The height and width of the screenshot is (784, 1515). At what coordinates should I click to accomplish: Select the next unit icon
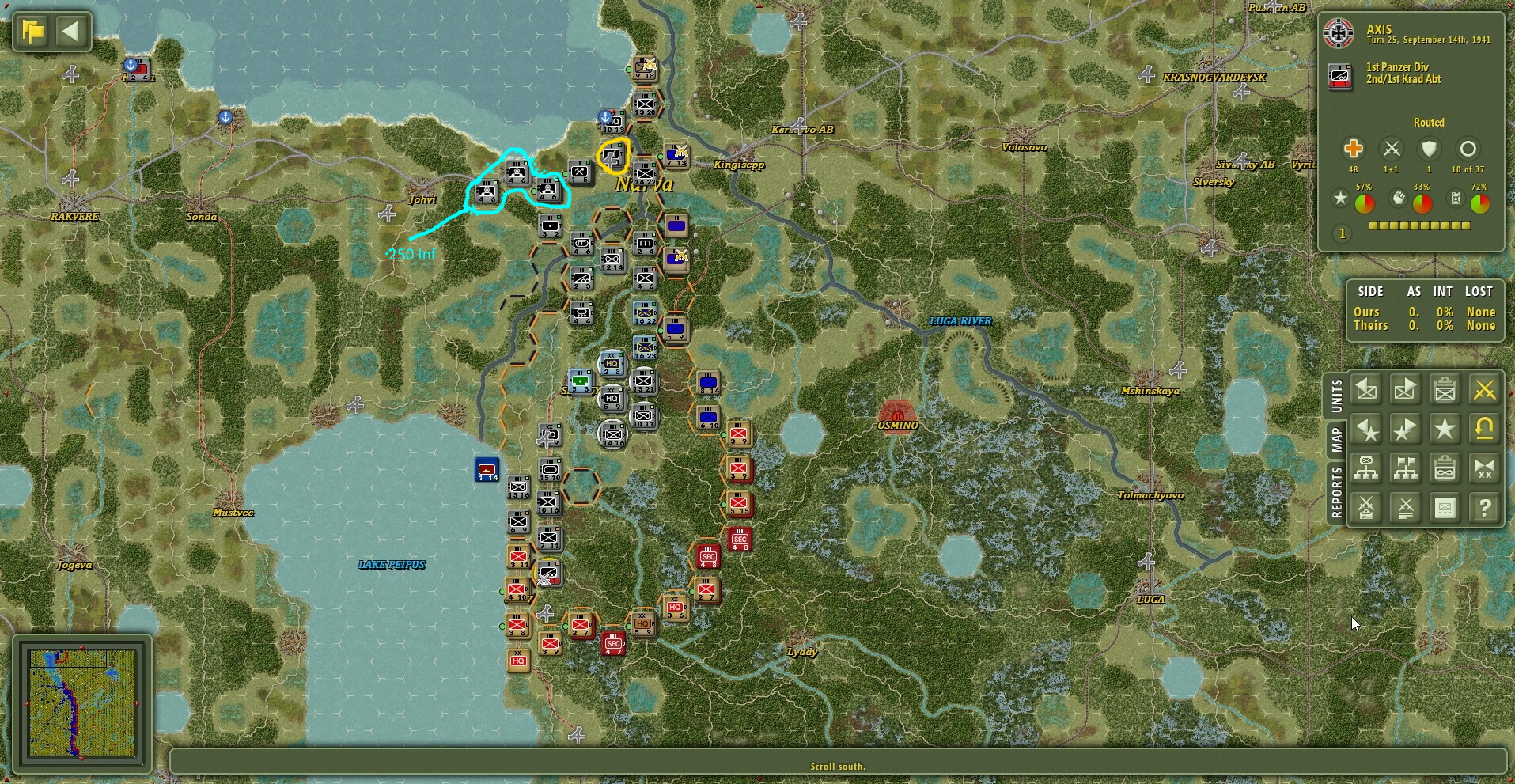[x=1406, y=389]
